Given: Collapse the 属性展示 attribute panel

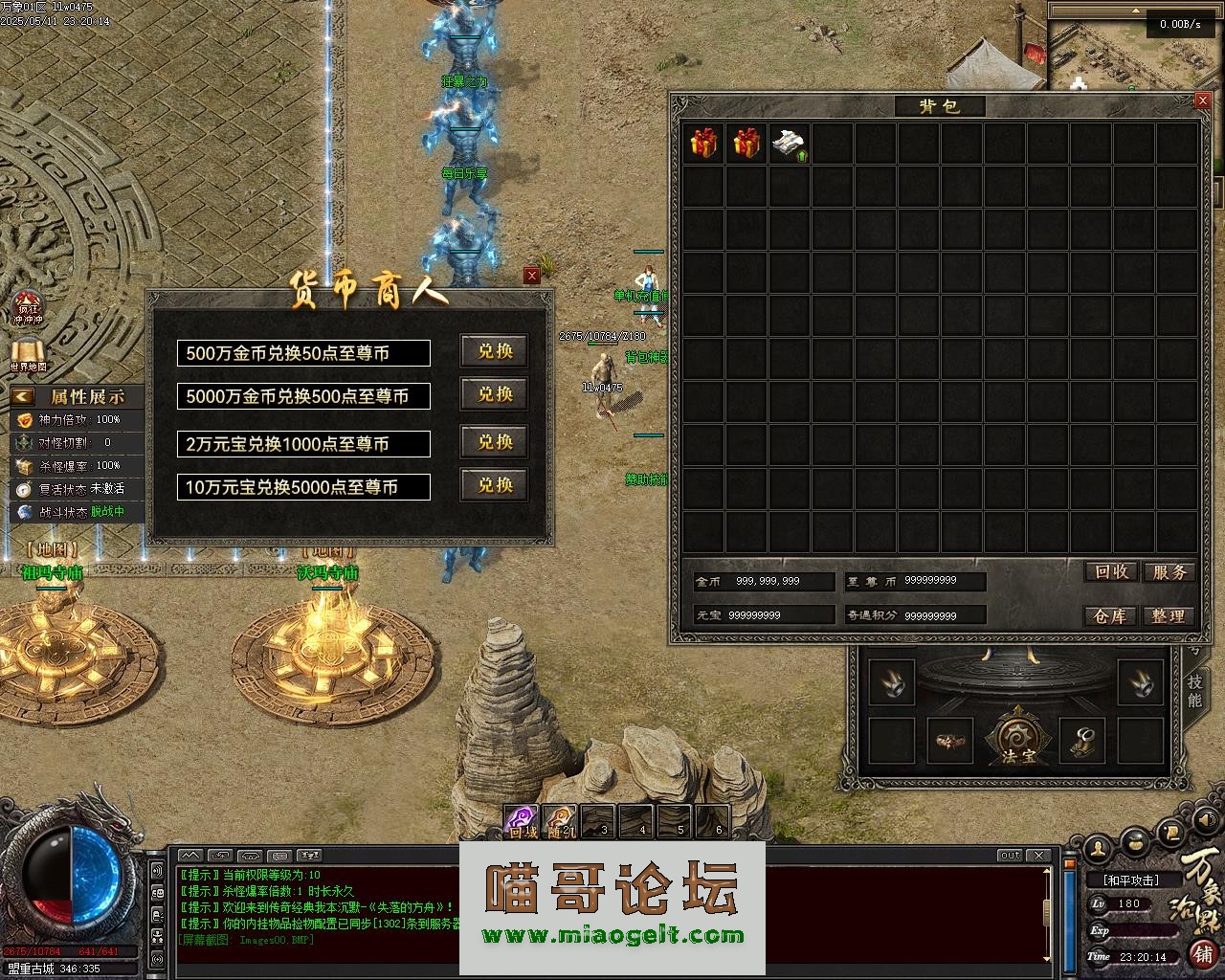Looking at the screenshot, I should click(23, 396).
